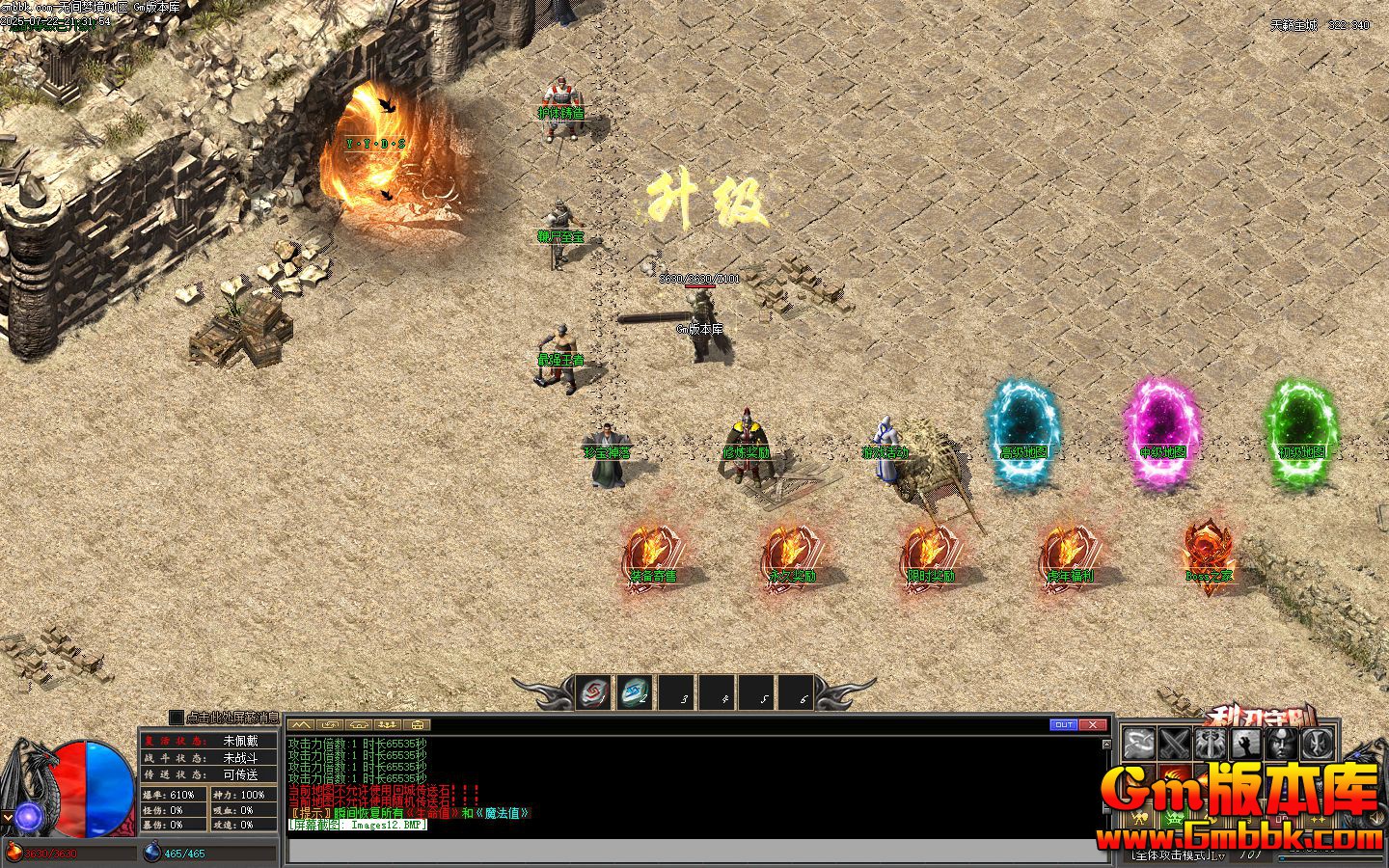Open the face portrait icon
The height and width of the screenshot is (868, 1389).
[x=1281, y=744]
